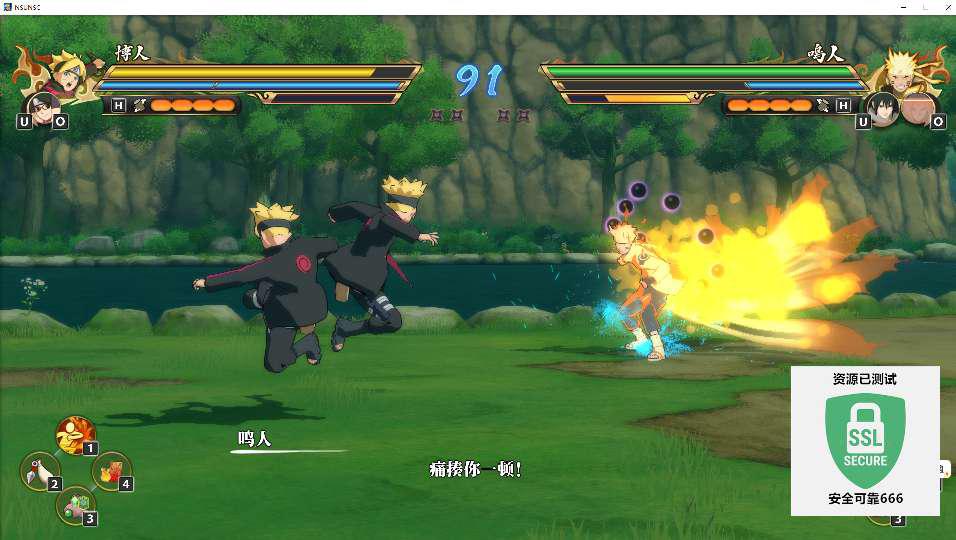The width and height of the screenshot is (956, 540).
Task: Click Boruto's player portrait
Action: pyautogui.click(x=62, y=72)
